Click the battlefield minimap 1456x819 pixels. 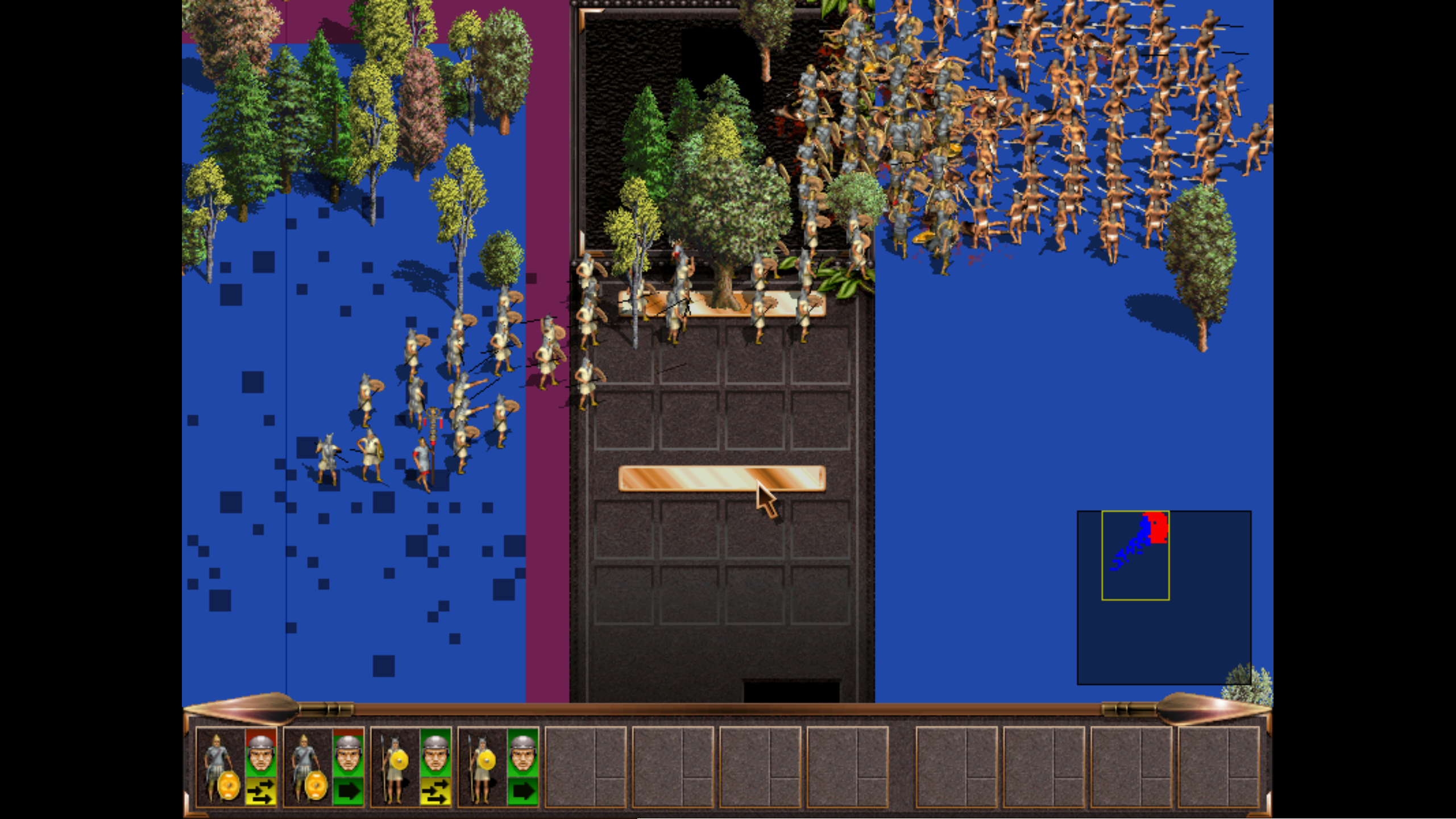(x=1164, y=597)
